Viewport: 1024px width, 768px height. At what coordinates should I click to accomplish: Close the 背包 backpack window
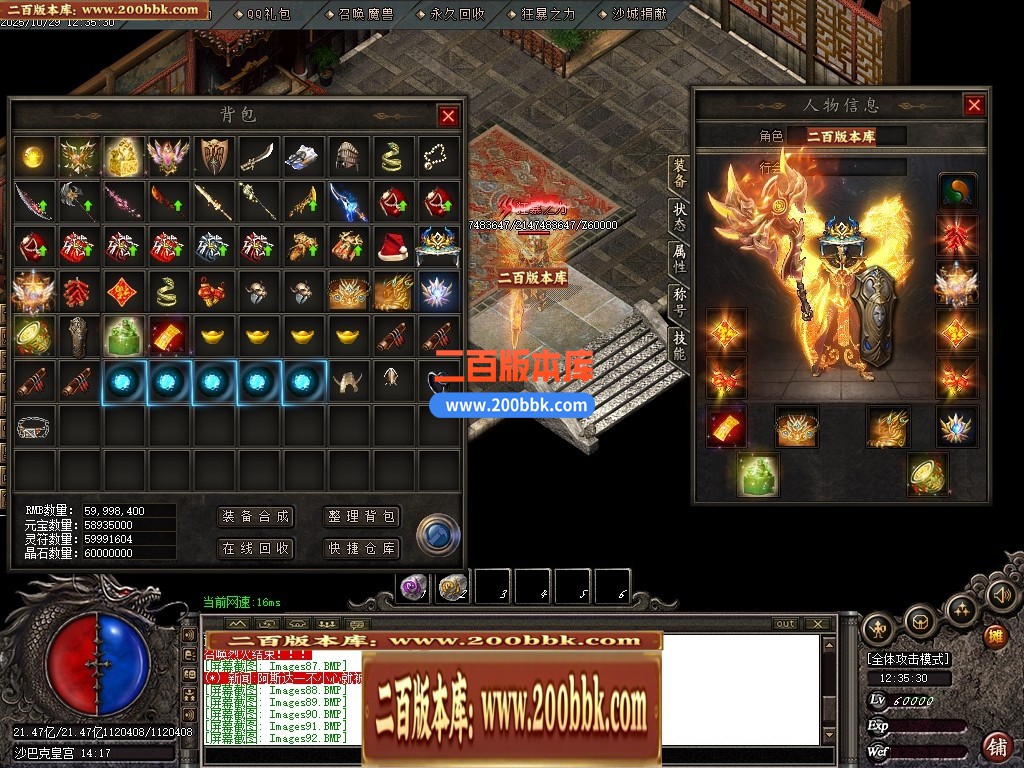(447, 116)
